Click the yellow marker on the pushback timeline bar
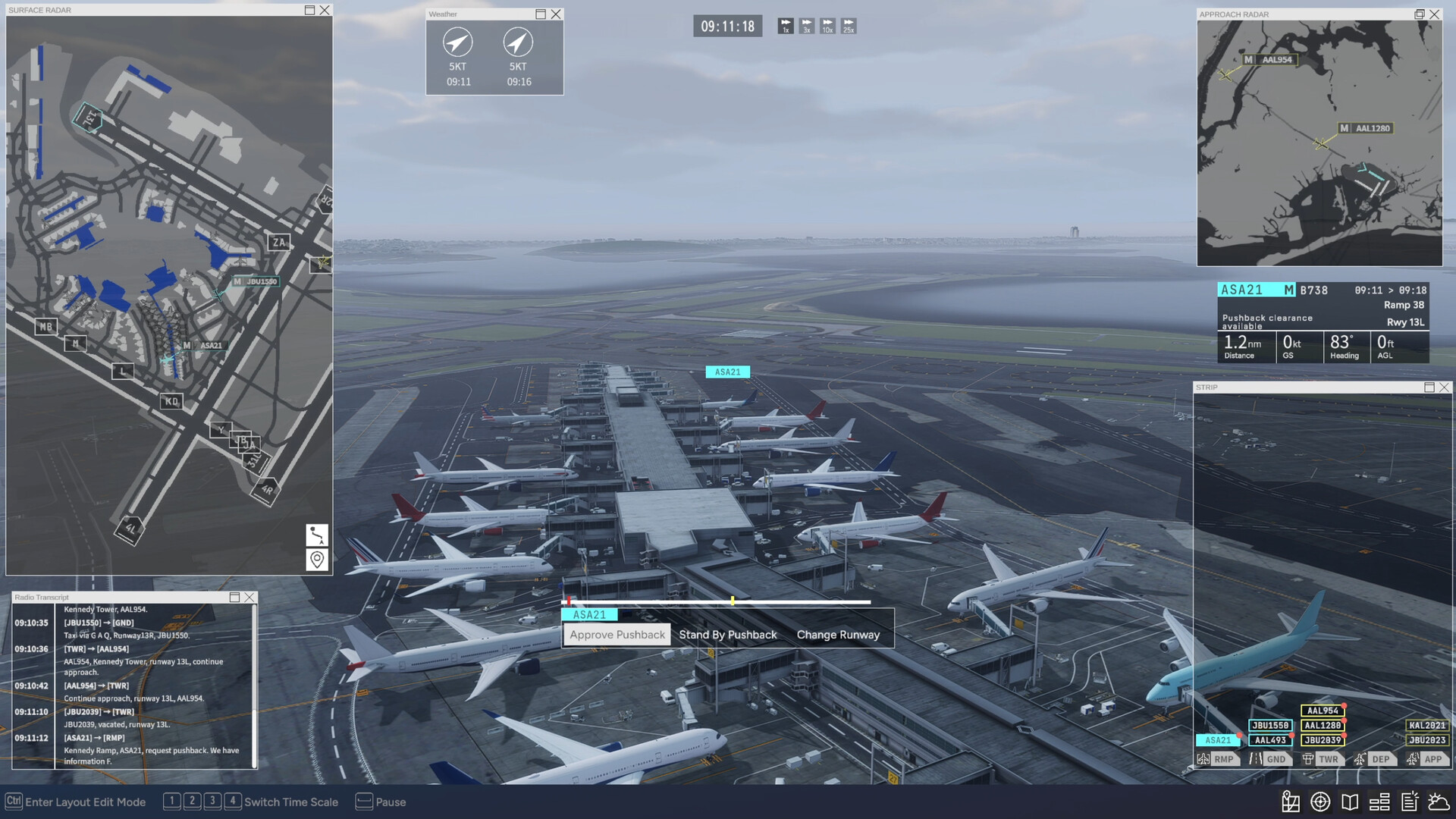The width and height of the screenshot is (1456, 819). 732,599
